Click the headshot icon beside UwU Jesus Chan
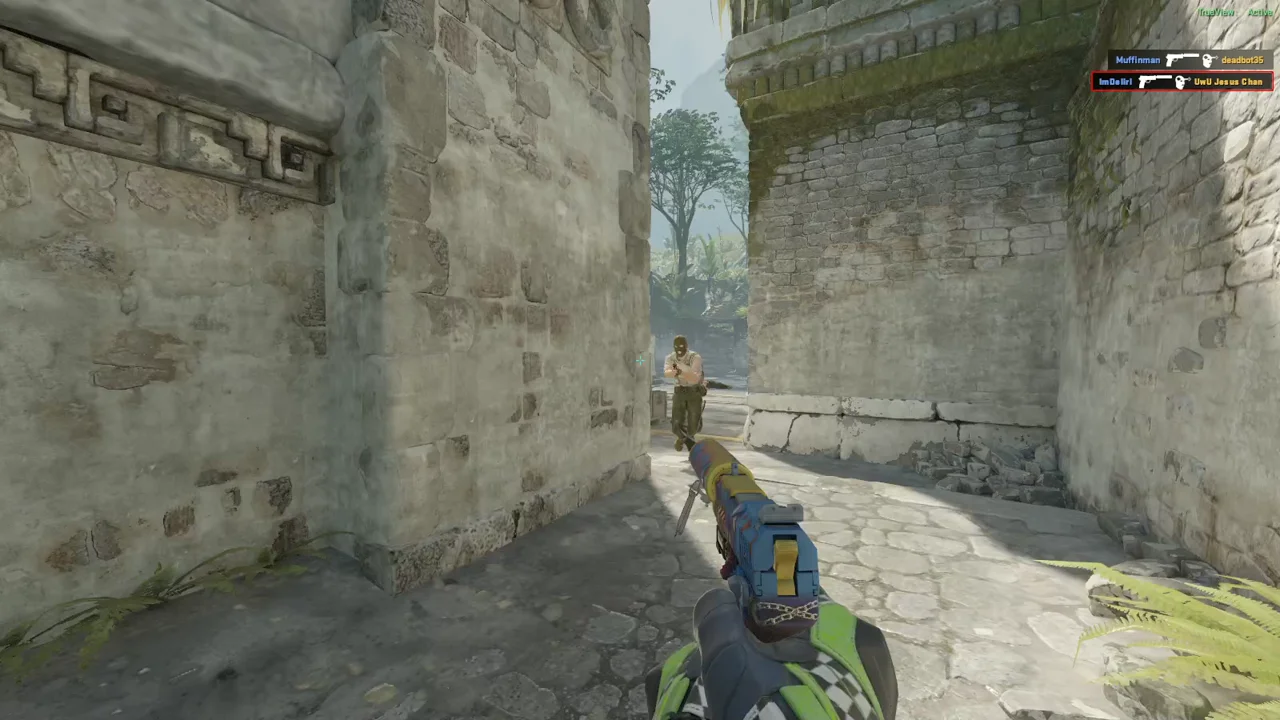Viewport: 1280px width, 720px height. coord(1181,81)
